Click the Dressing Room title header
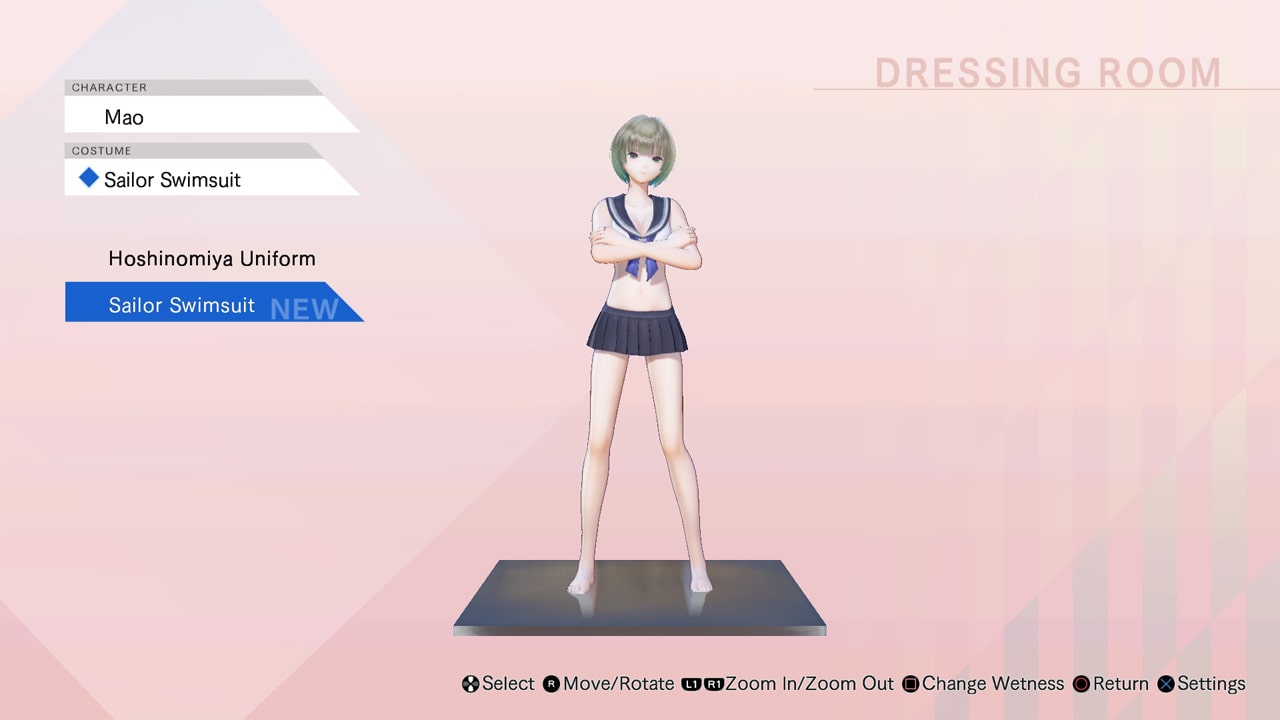This screenshot has width=1280, height=720. click(x=1047, y=72)
